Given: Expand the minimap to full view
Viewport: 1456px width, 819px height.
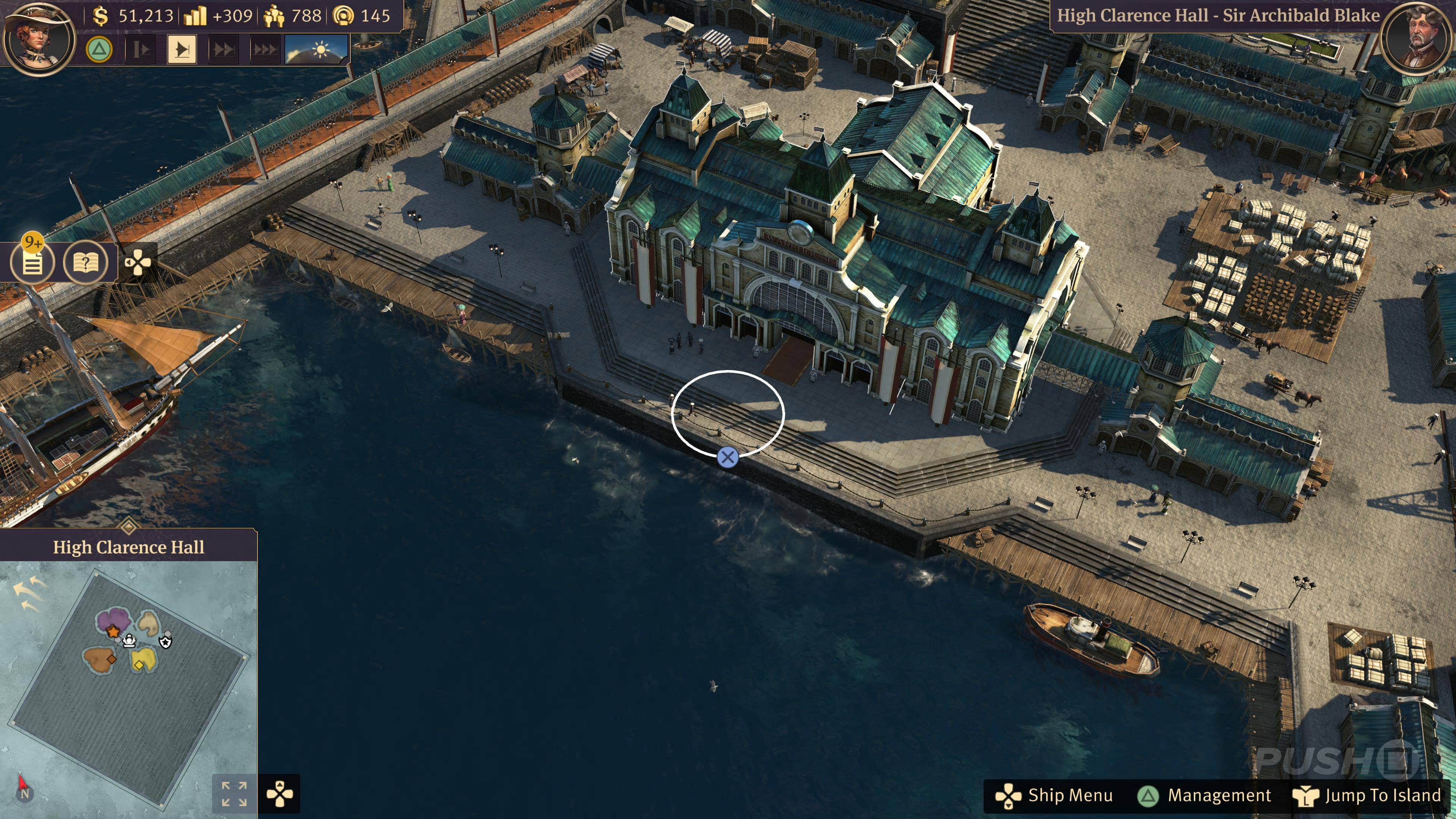Looking at the screenshot, I should click(234, 794).
